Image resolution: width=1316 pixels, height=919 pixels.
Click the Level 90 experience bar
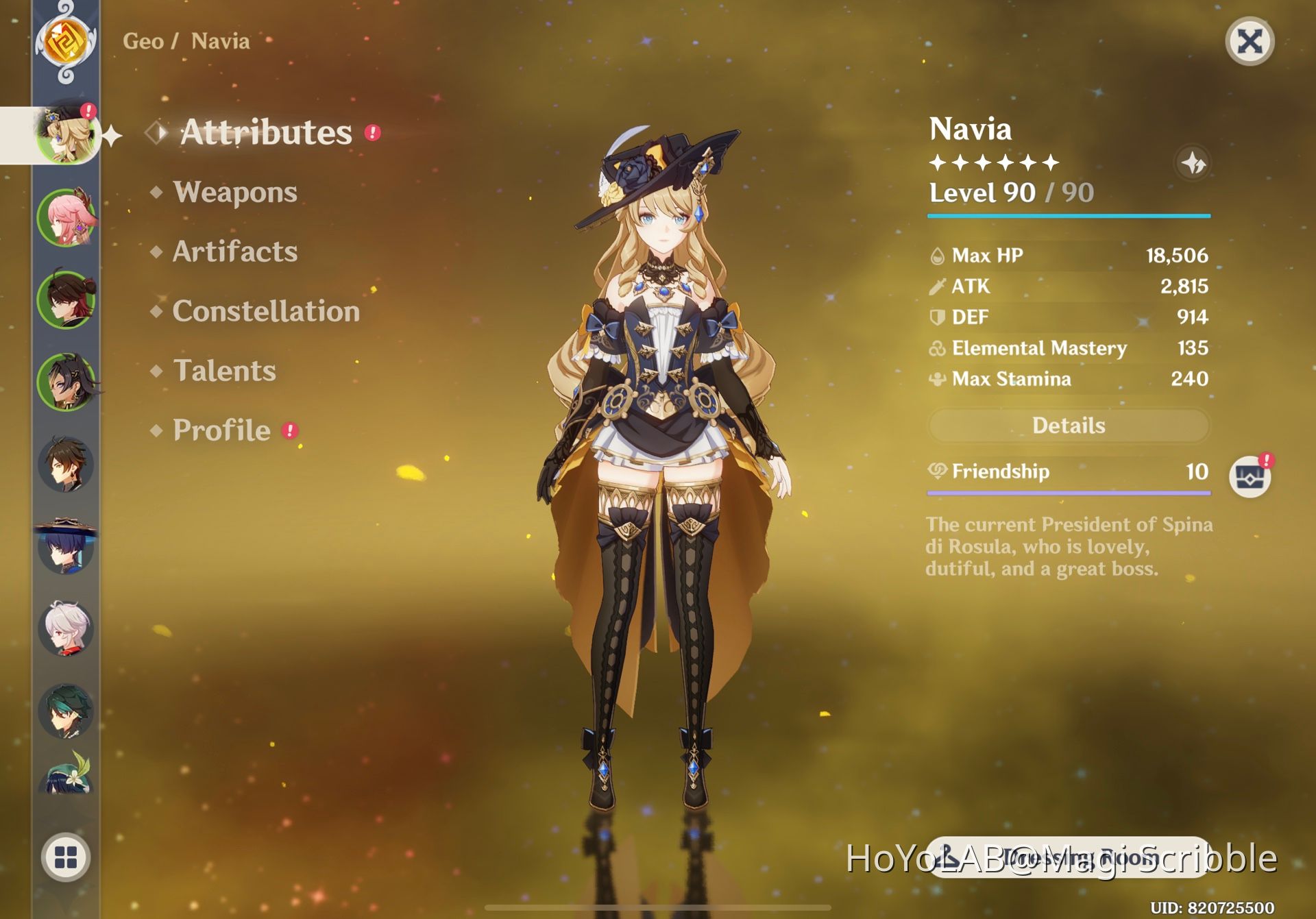(1068, 216)
